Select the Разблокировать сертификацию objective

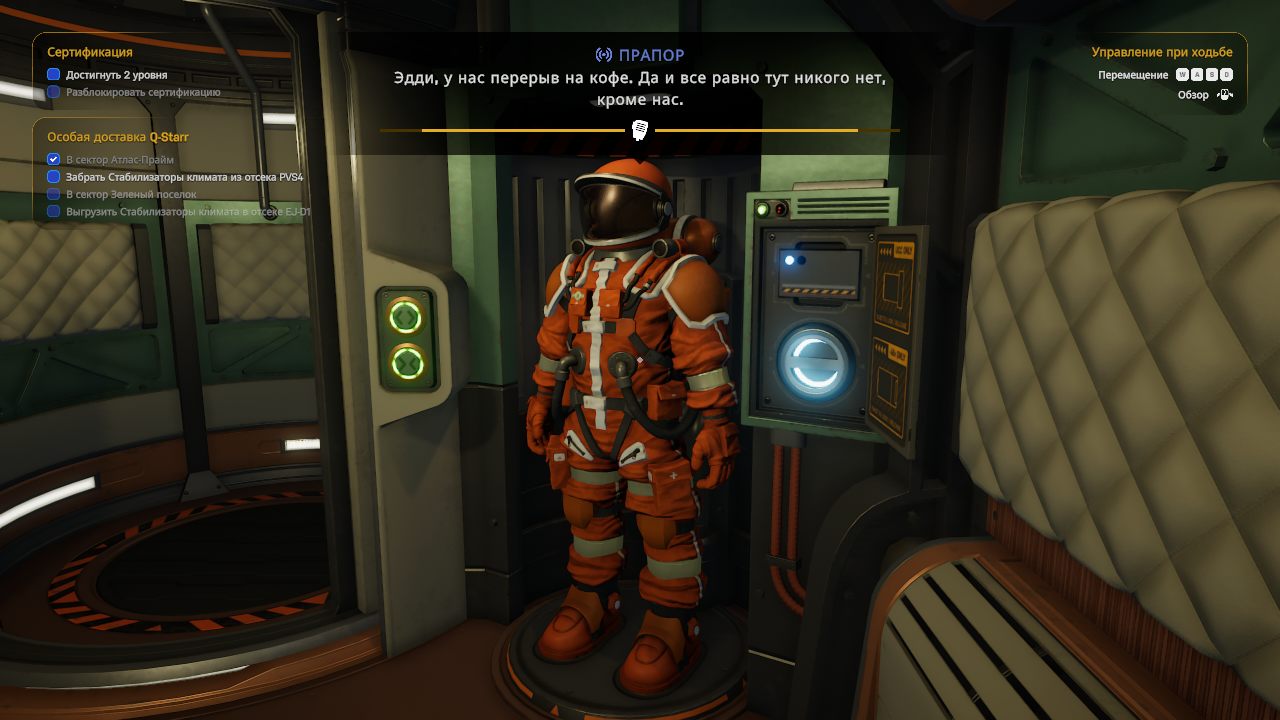coord(143,92)
